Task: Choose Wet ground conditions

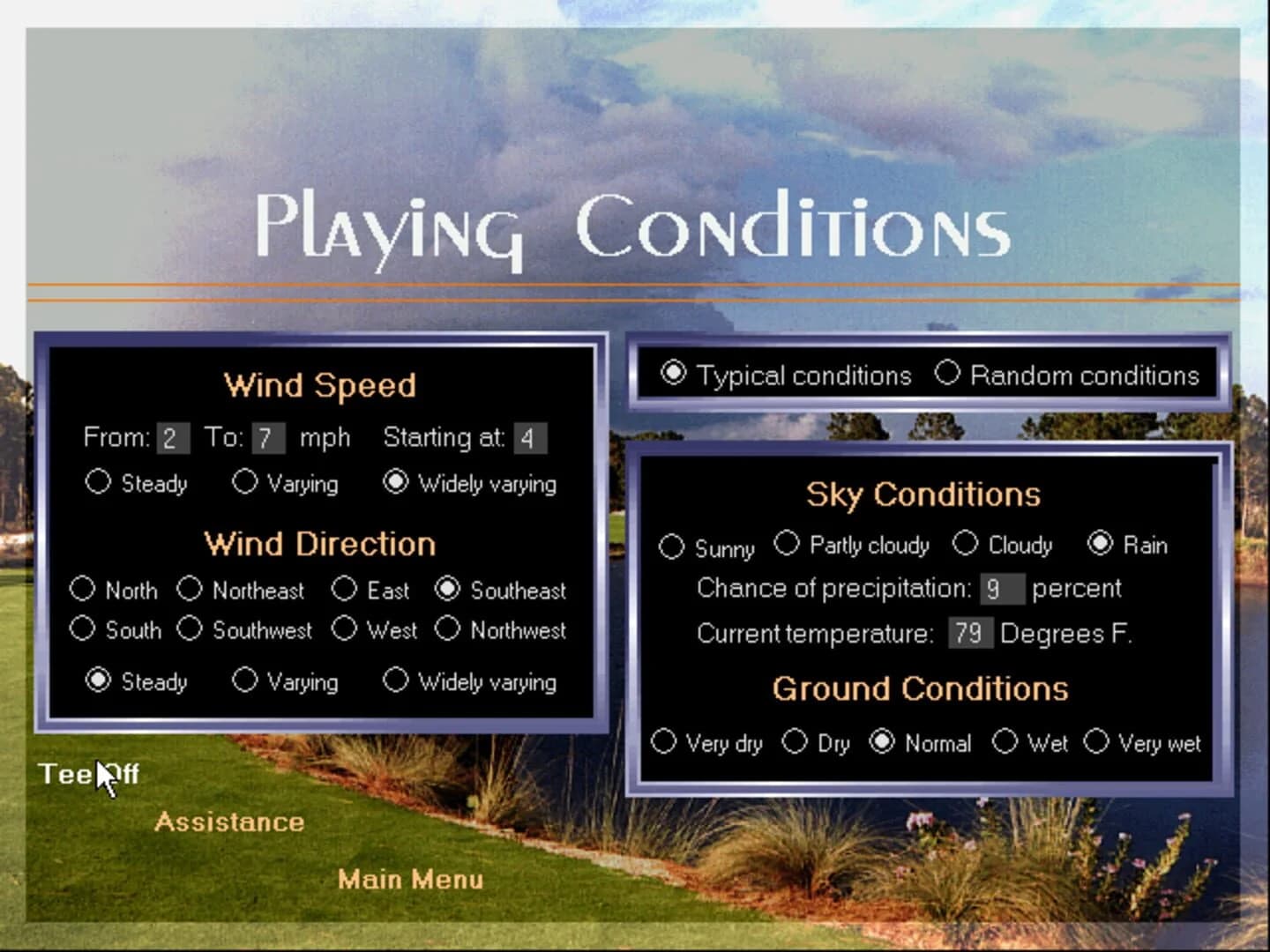Action: point(1005,742)
